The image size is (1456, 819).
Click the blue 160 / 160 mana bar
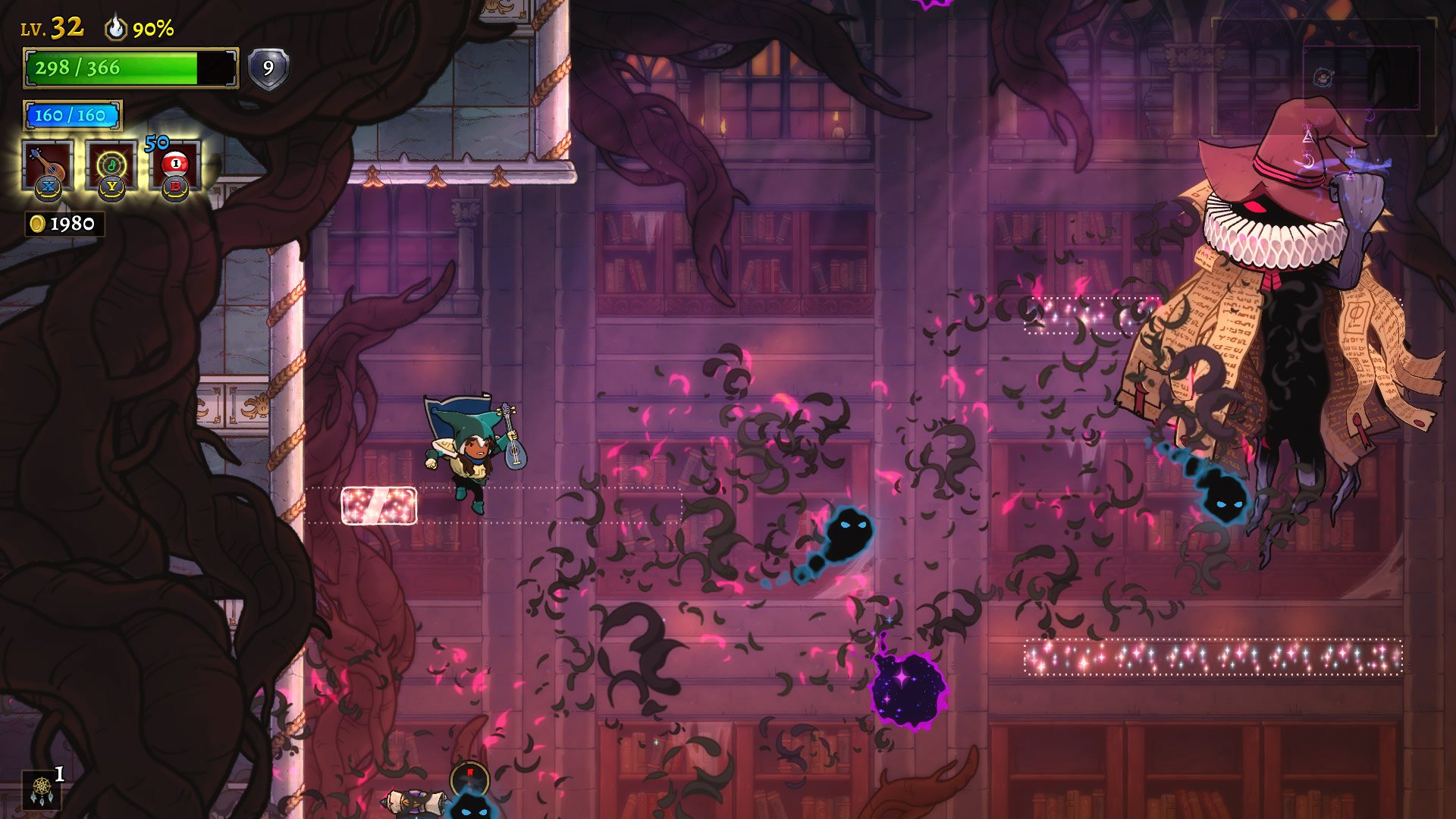[x=72, y=115]
